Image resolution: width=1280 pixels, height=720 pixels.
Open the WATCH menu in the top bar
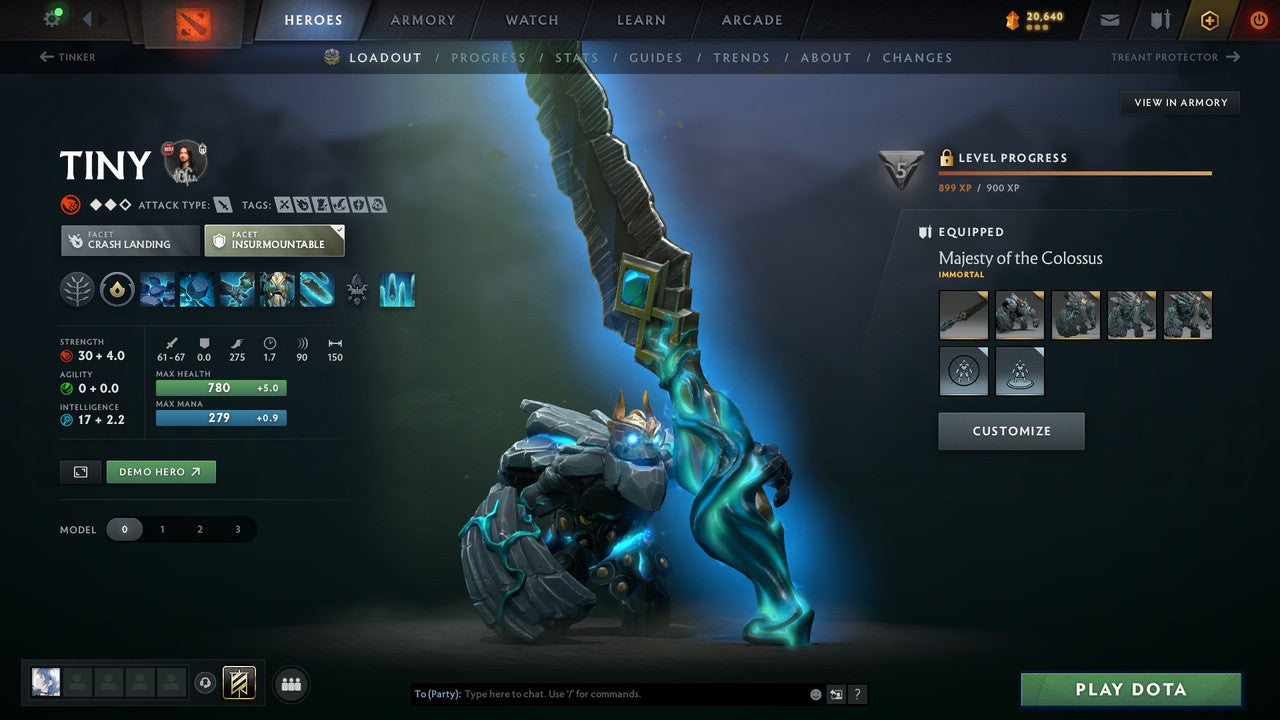[x=531, y=19]
